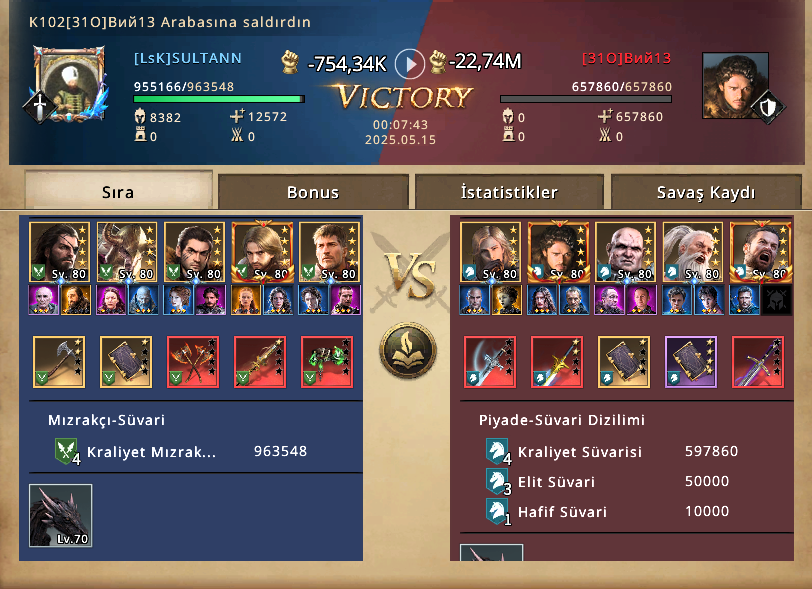View the defender's white-haired old commander
Screen dimensions: 812x589
[690, 252]
